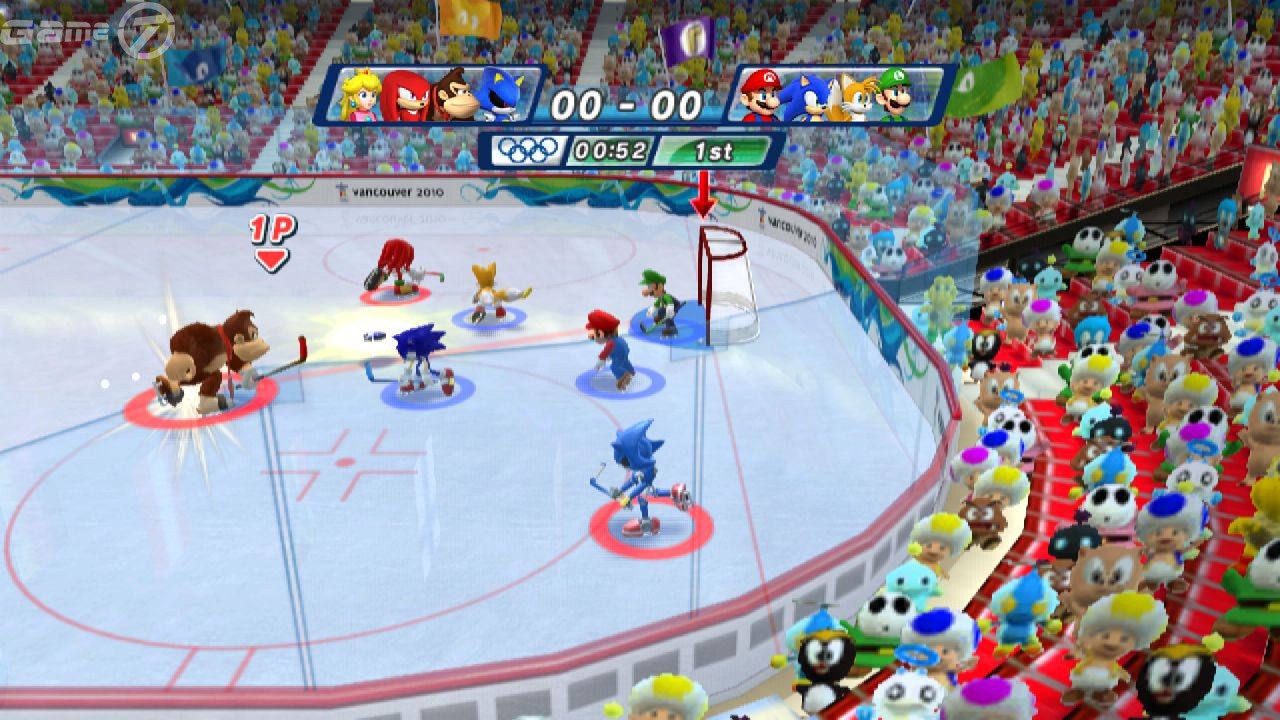Click Mario's portrait in the scoreboard
1280x720 pixels.
(x=763, y=96)
